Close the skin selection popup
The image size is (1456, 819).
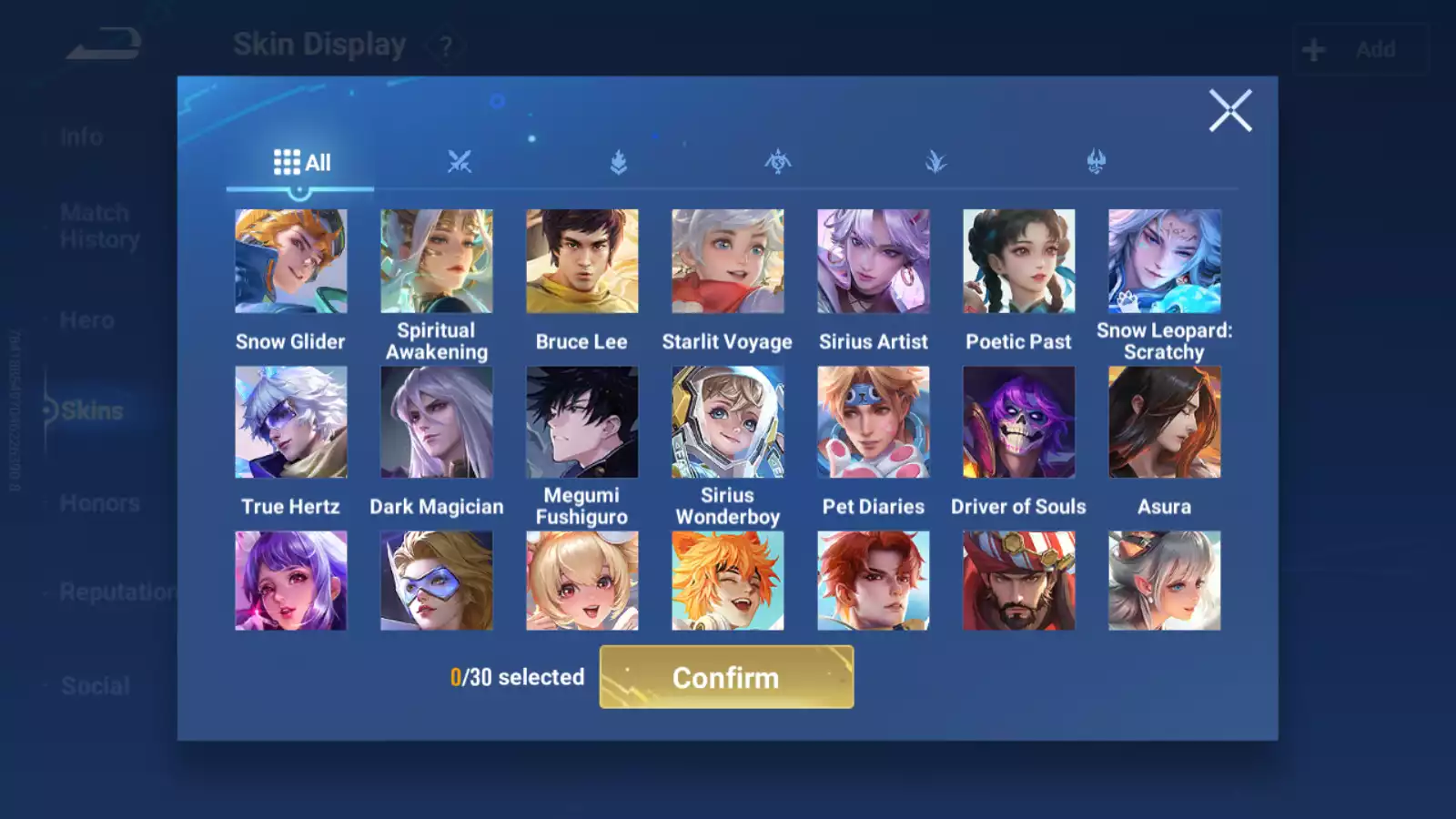pyautogui.click(x=1229, y=111)
